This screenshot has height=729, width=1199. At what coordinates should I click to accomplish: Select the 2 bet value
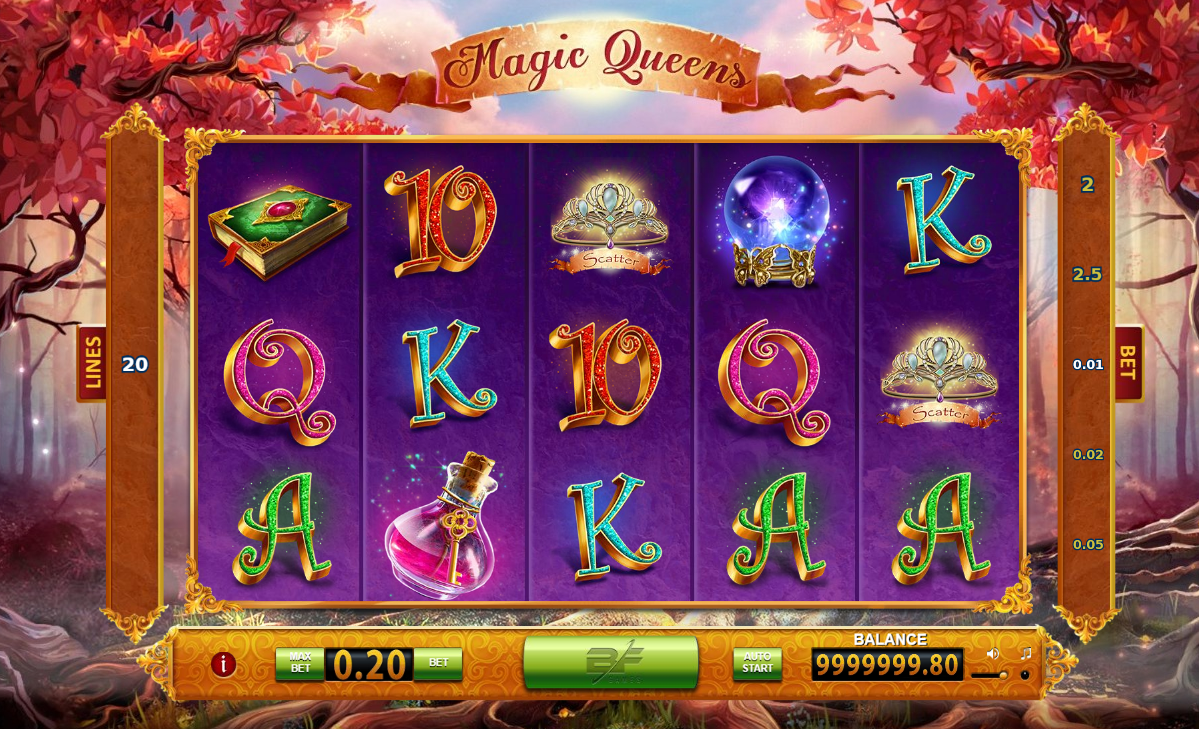coord(1087,185)
